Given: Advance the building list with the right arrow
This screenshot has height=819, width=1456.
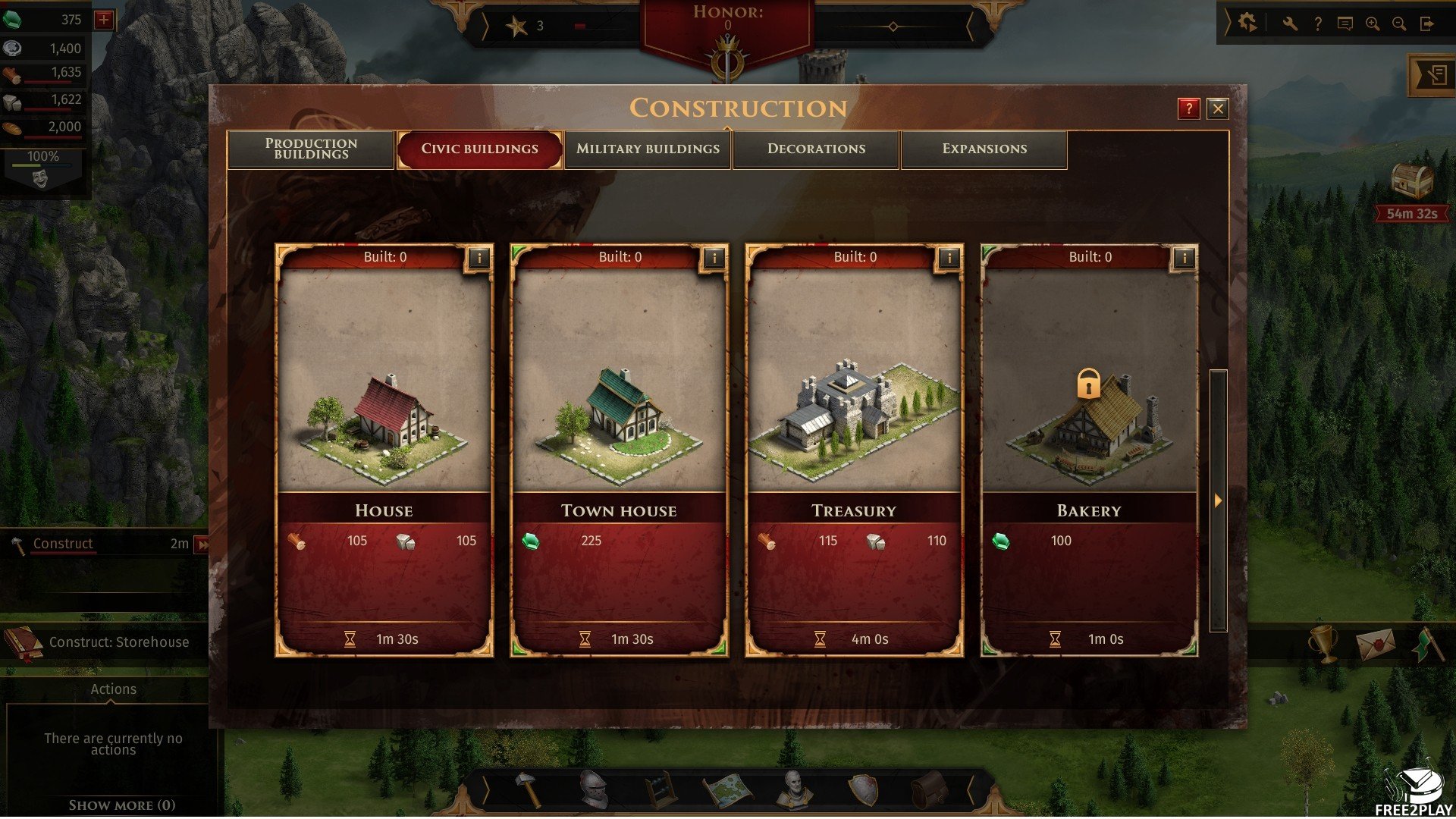Looking at the screenshot, I should click(1218, 500).
